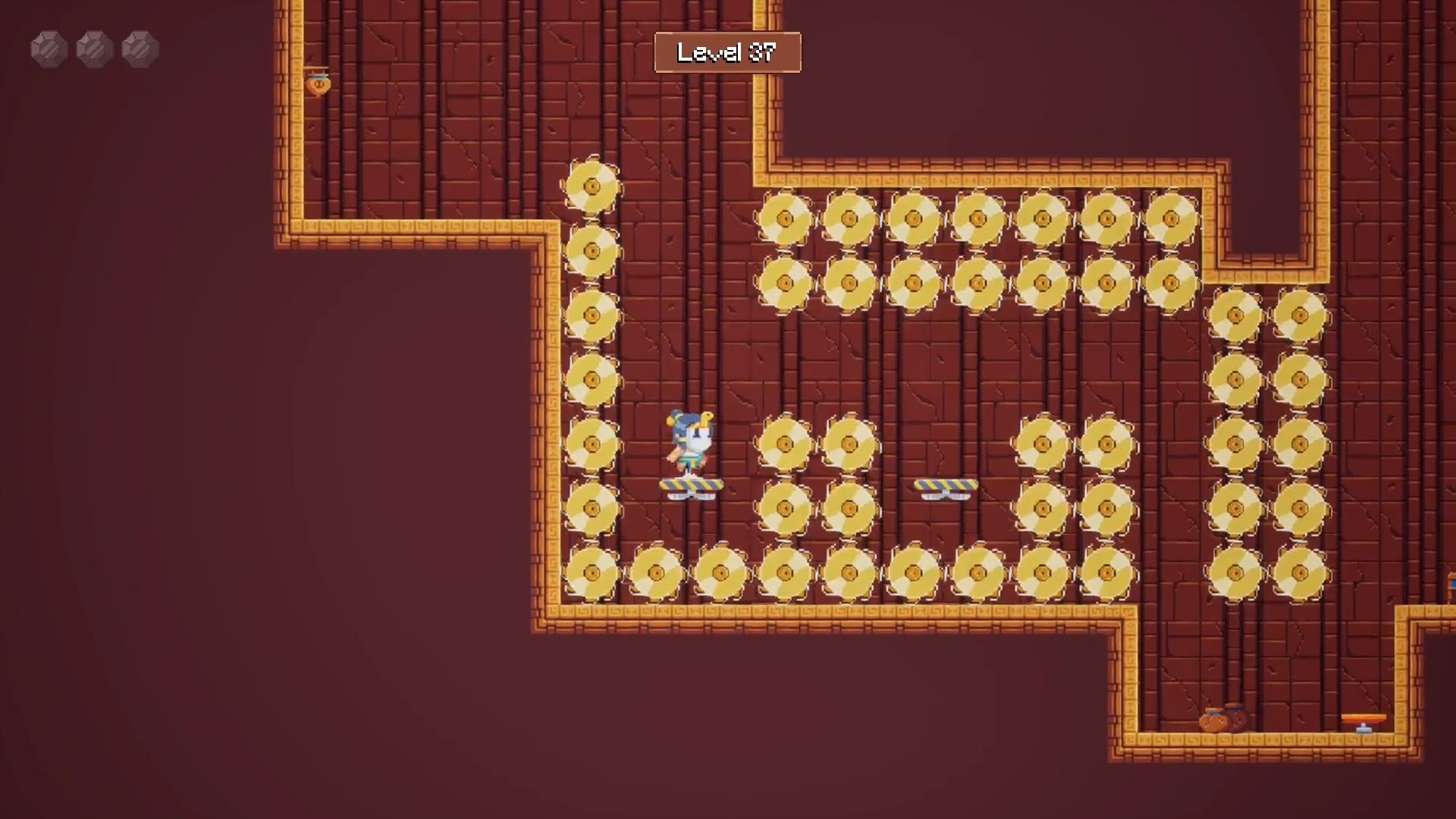The image size is (1456, 819).
Task: Toggle the small blue switch in the bottom-right room
Action: 1363,730
